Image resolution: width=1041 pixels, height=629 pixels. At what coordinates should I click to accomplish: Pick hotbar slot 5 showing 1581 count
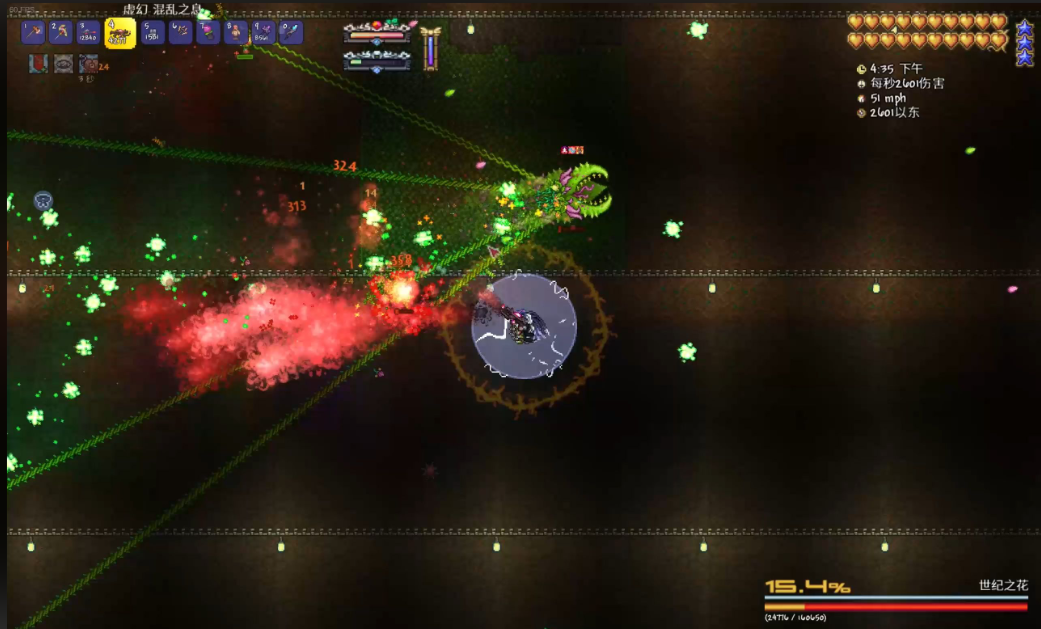tap(152, 33)
